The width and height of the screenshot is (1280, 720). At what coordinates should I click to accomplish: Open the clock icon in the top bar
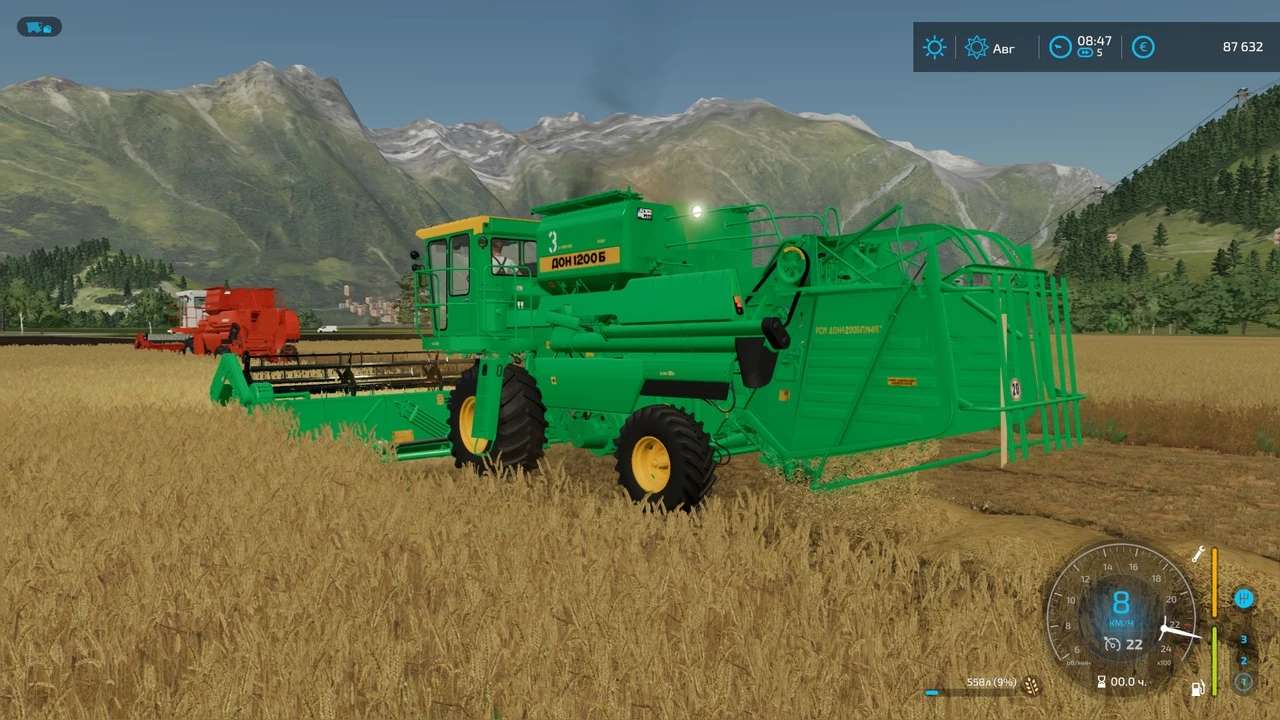1060,47
